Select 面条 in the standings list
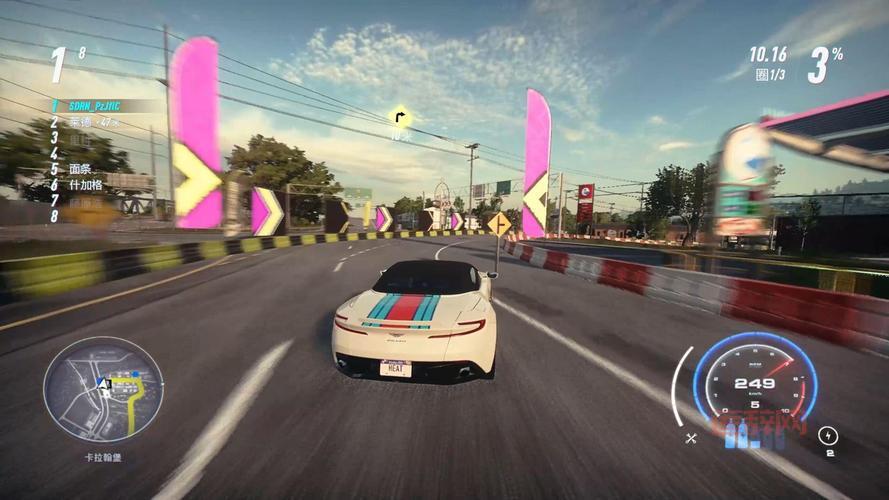This screenshot has width=889, height=500. click(81, 169)
